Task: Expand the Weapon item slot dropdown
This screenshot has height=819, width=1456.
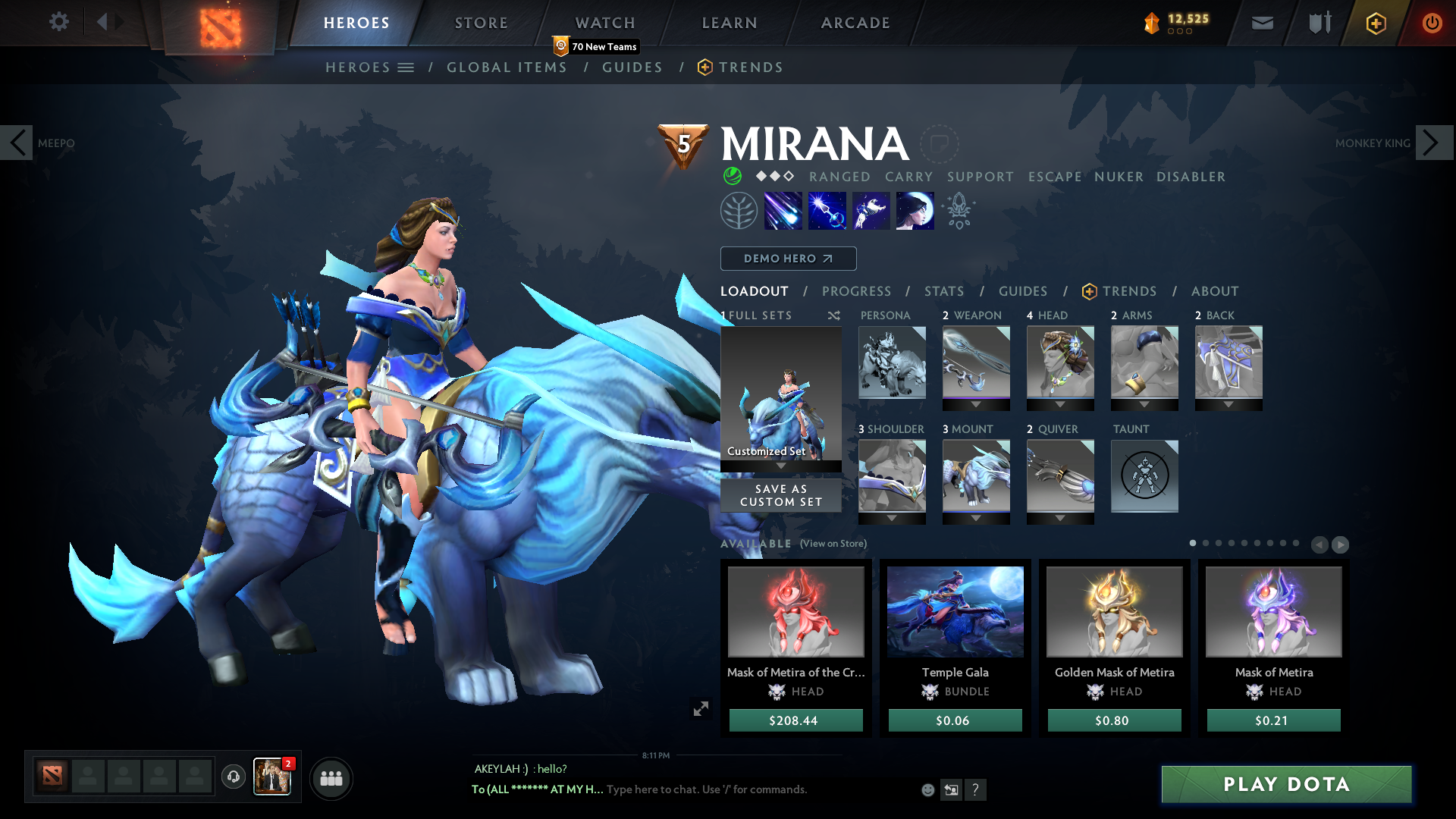Action: (976, 404)
